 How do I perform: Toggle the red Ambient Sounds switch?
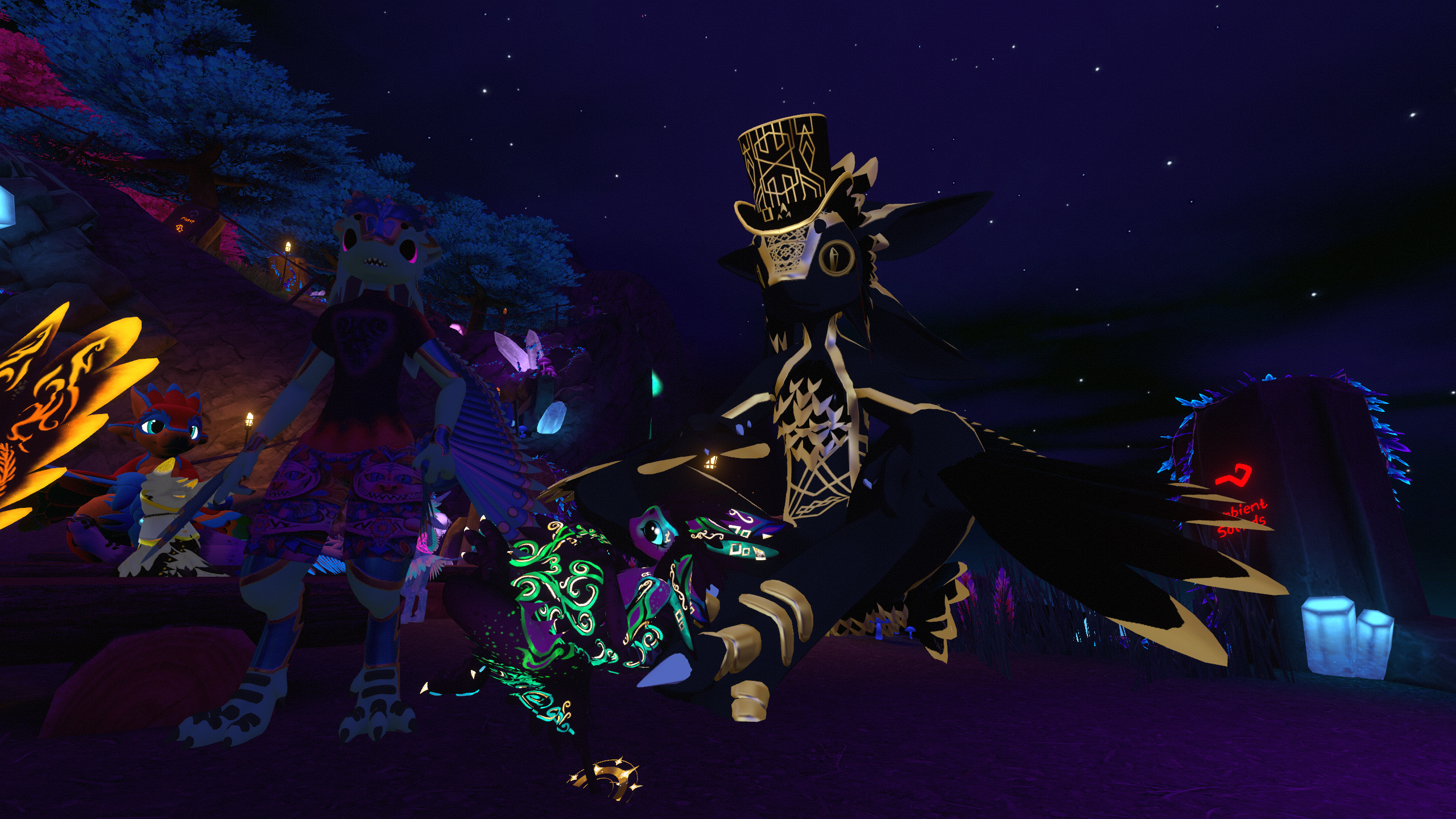tap(1234, 475)
